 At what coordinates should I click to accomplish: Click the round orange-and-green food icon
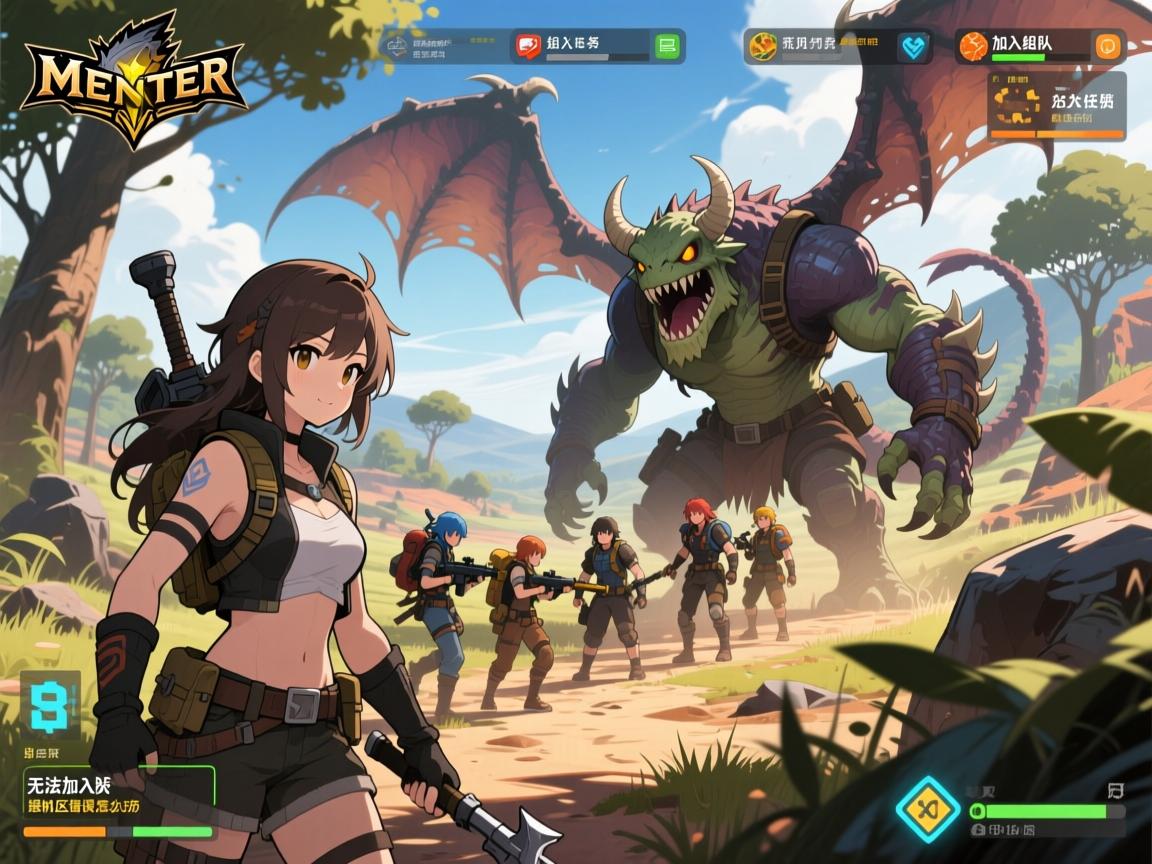(x=763, y=45)
